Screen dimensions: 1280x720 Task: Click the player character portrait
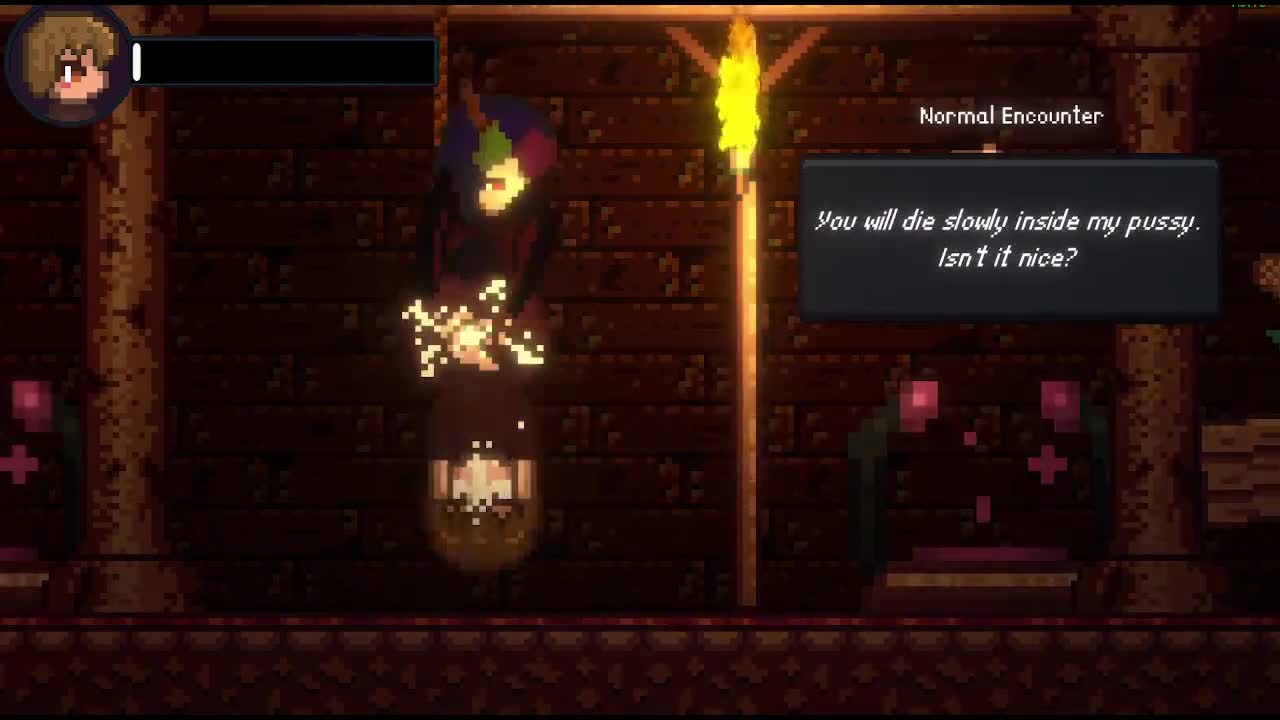click(68, 66)
